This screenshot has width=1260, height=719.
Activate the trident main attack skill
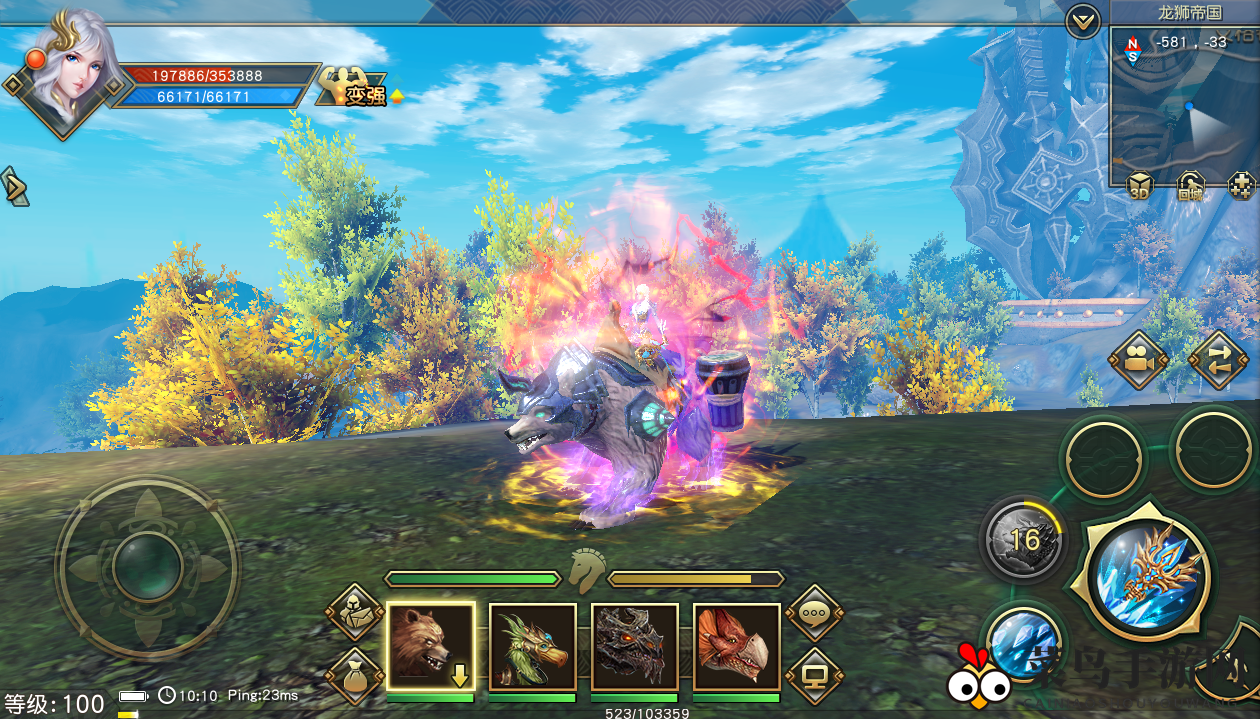(1141, 576)
